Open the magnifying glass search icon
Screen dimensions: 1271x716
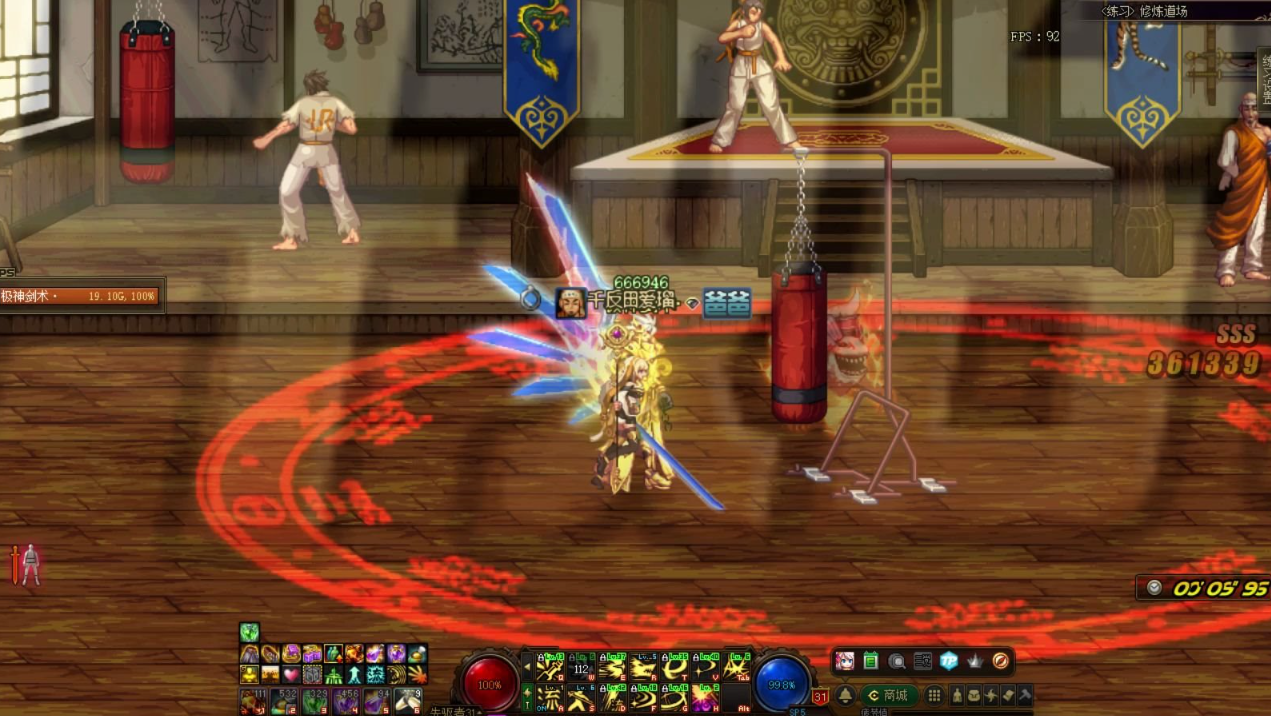click(897, 661)
